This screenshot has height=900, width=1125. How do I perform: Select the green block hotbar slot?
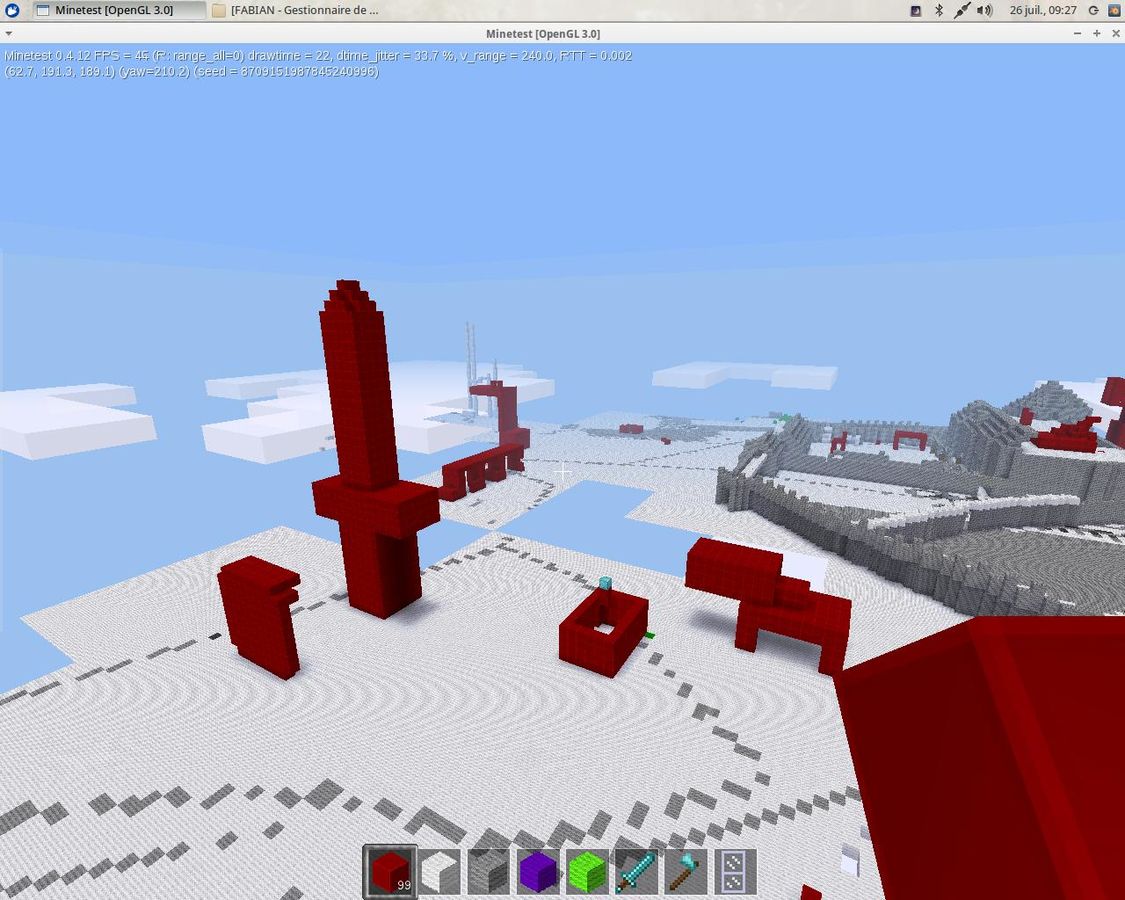pos(586,871)
